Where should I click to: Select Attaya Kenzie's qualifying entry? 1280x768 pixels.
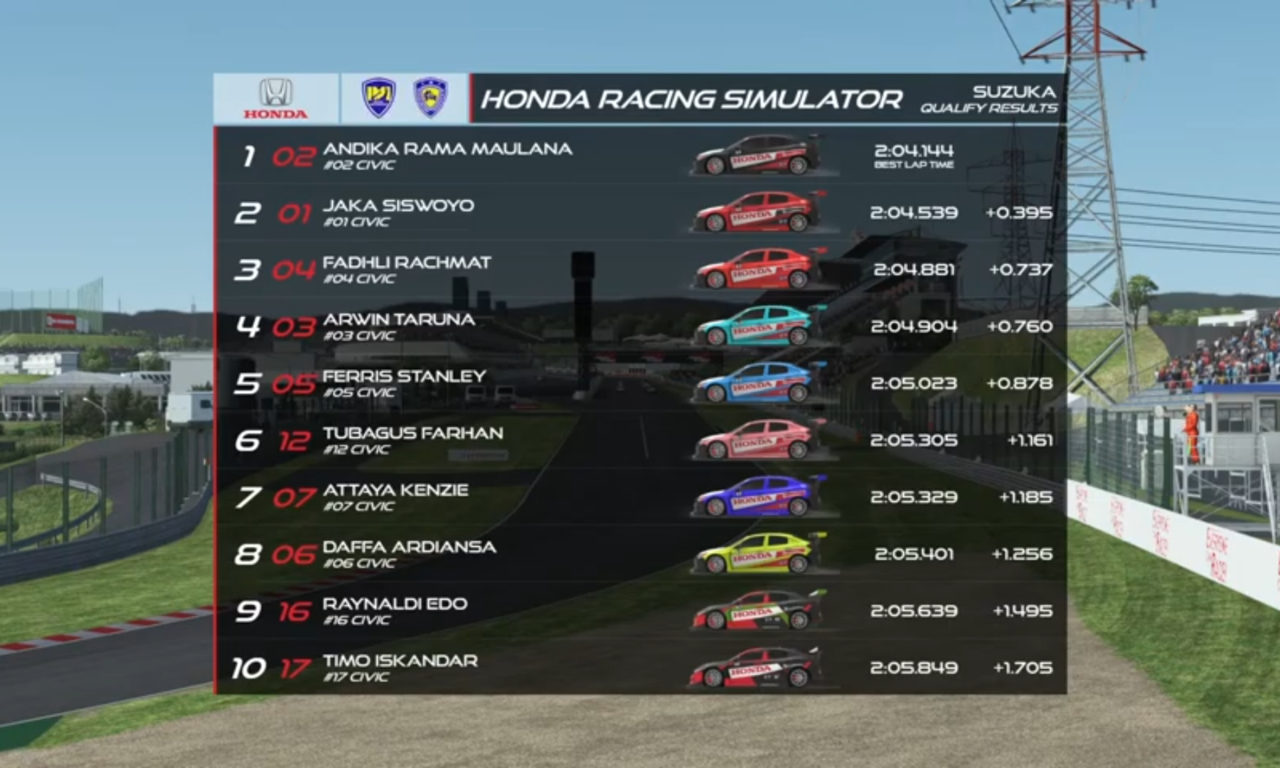[x=640, y=497]
